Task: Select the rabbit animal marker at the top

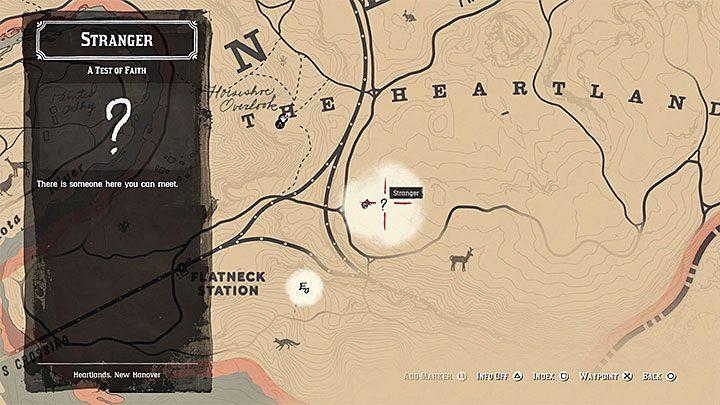Action: [408, 16]
